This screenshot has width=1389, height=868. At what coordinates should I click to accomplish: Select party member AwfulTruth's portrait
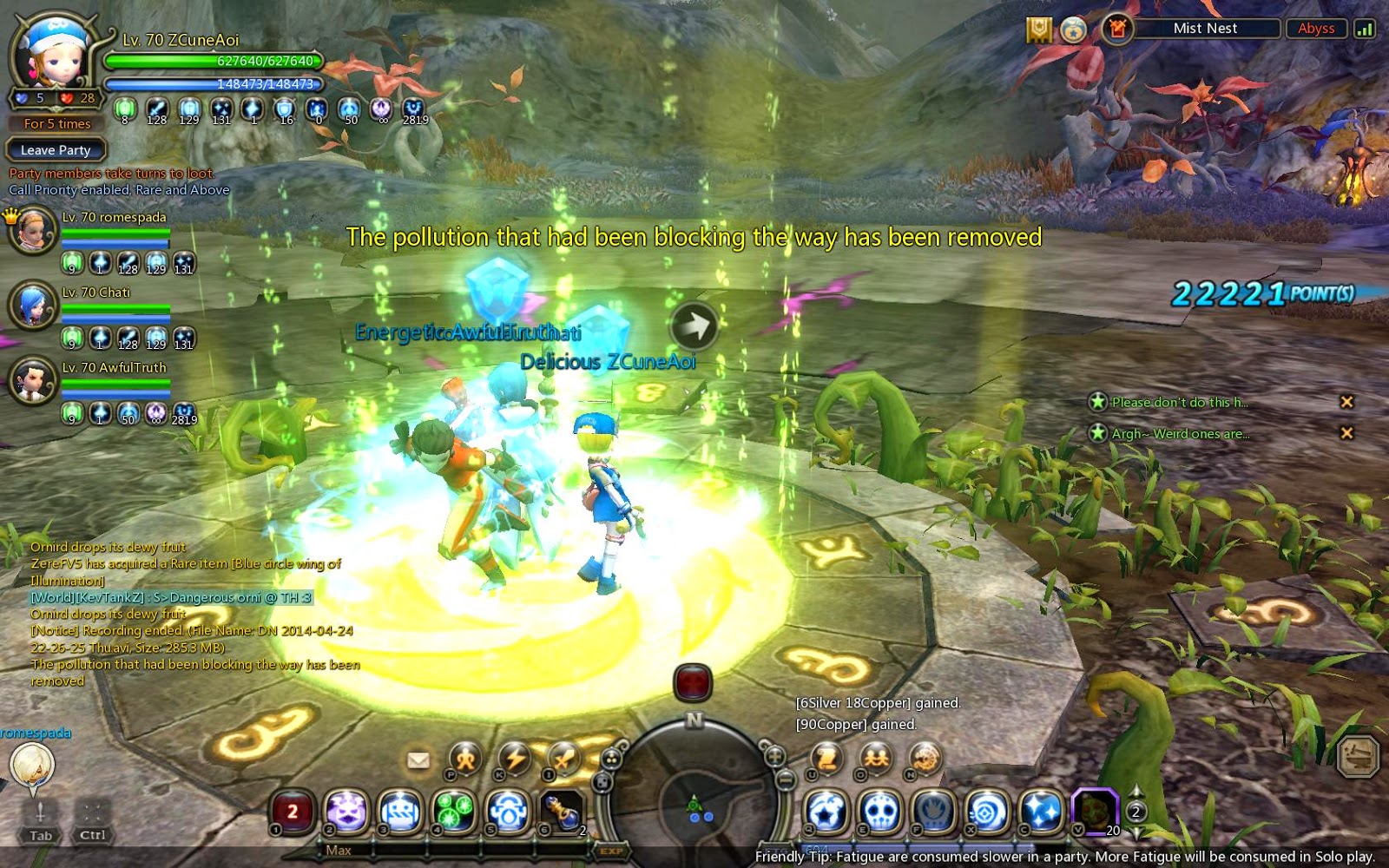click(x=33, y=380)
